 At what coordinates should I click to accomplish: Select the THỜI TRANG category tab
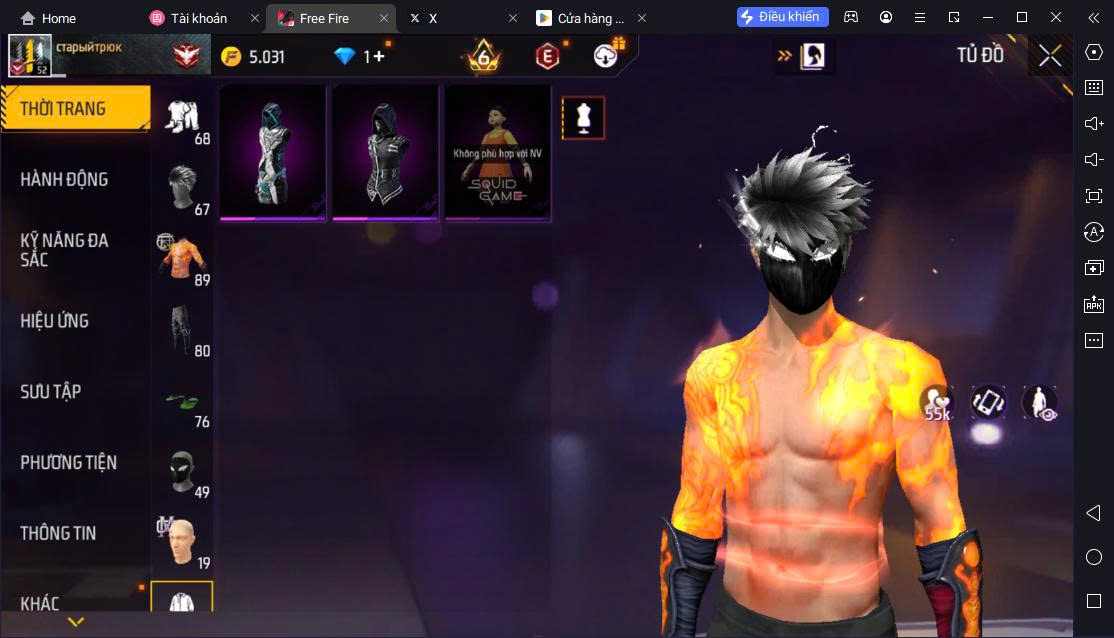[75, 109]
